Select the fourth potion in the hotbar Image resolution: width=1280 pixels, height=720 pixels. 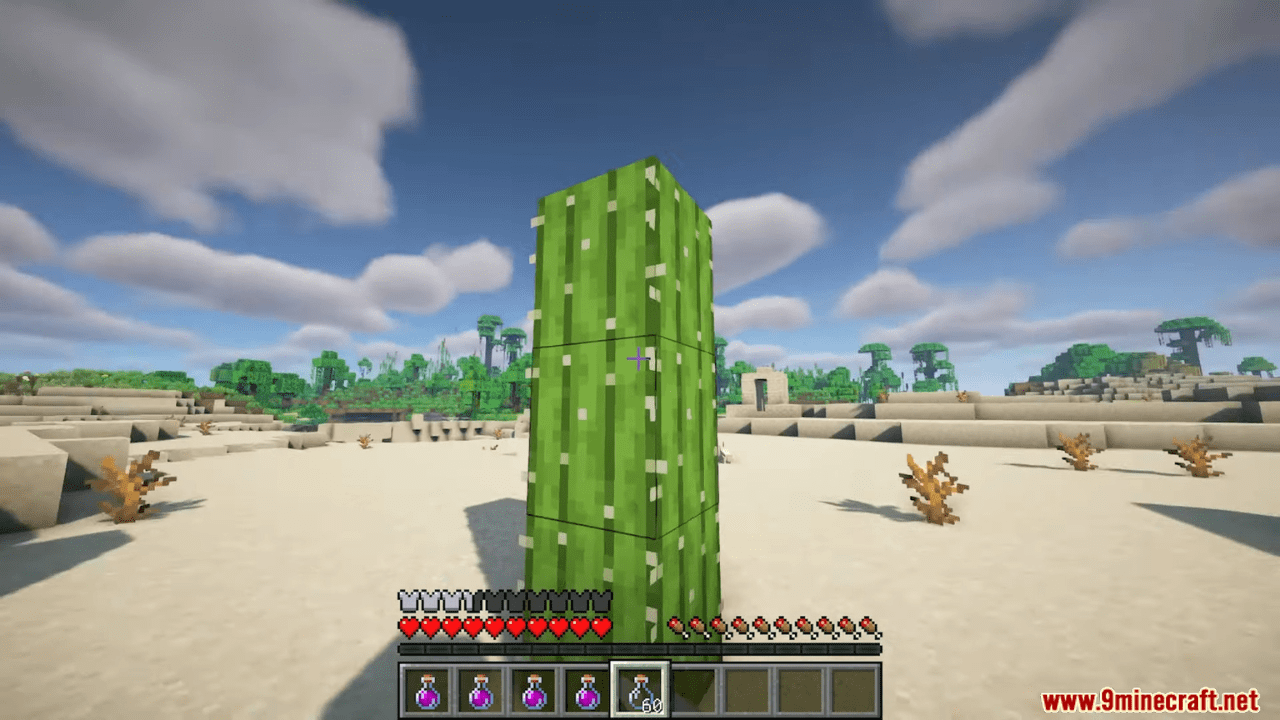[x=587, y=688]
